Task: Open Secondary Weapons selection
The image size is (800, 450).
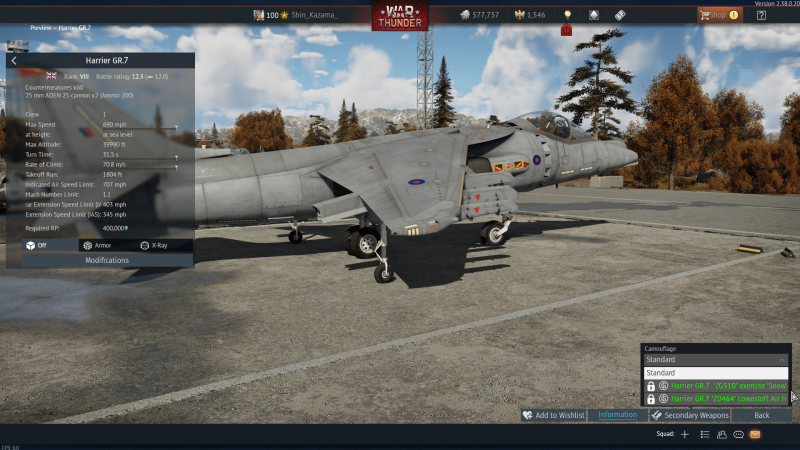Action: coord(690,415)
